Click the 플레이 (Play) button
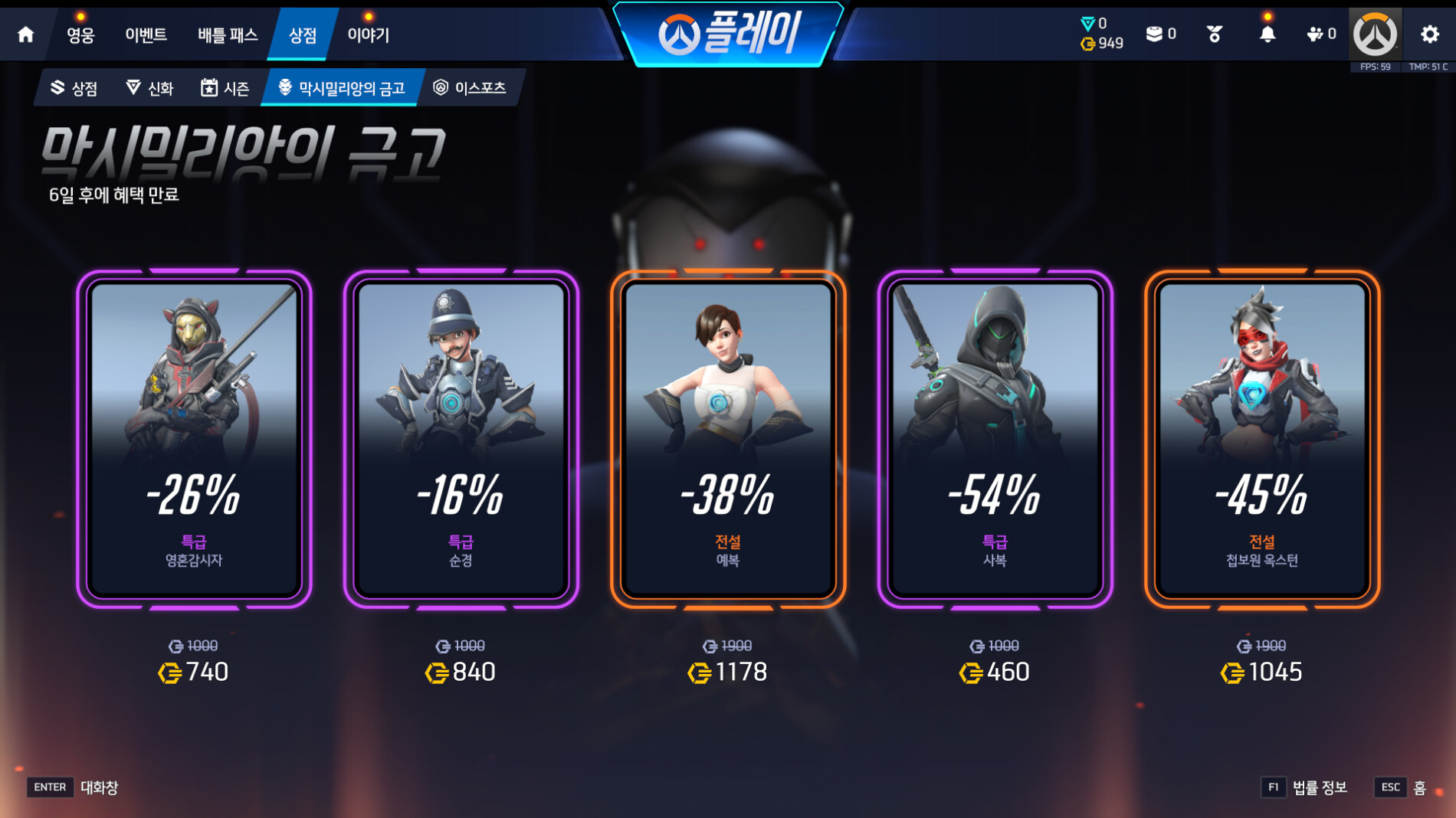This screenshot has height=818, width=1456. pos(728,34)
